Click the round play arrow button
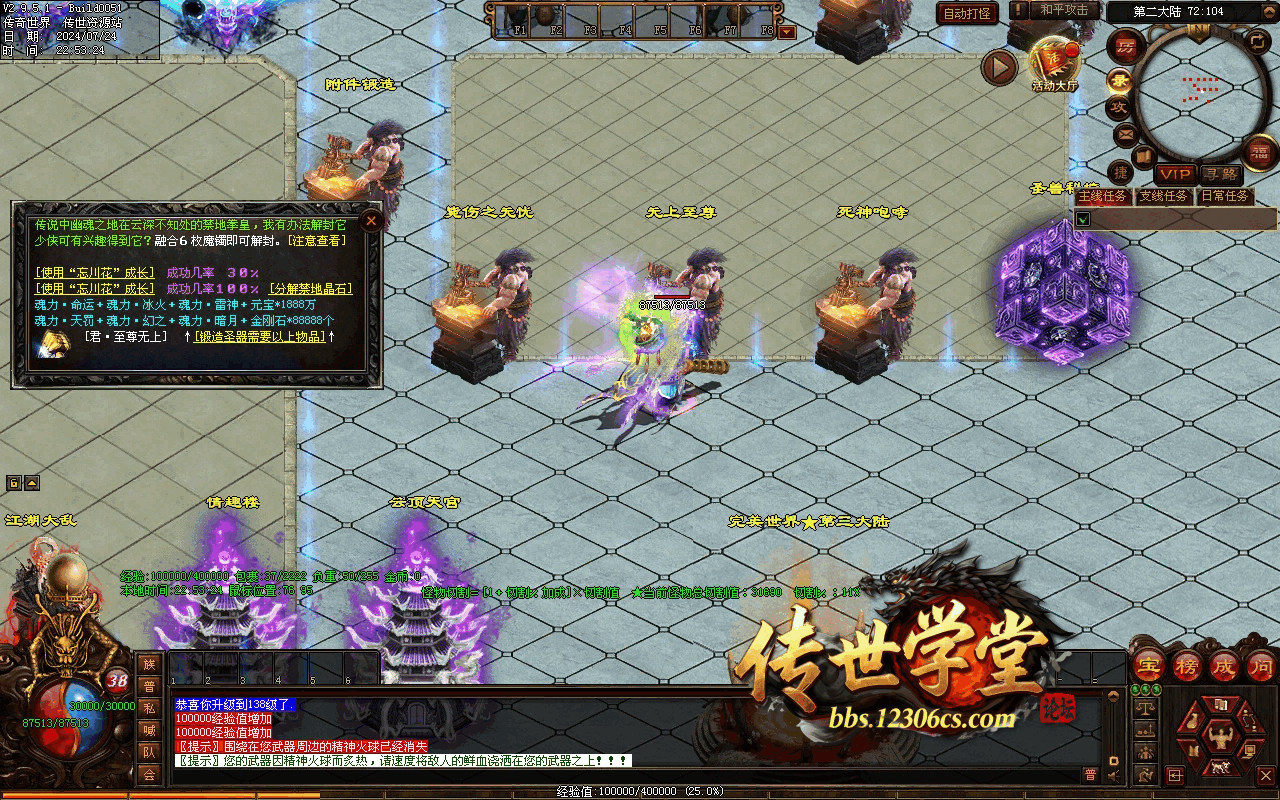Image resolution: width=1280 pixels, height=800 pixels. pyautogui.click(x=998, y=67)
